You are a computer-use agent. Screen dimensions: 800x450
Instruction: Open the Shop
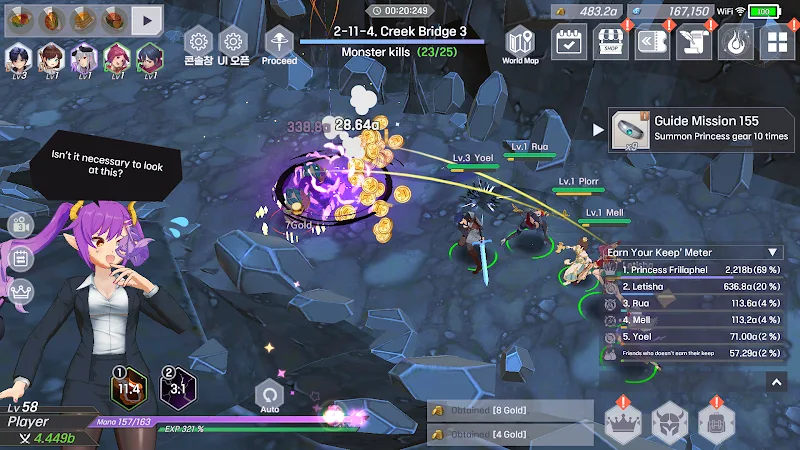point(612,42)
